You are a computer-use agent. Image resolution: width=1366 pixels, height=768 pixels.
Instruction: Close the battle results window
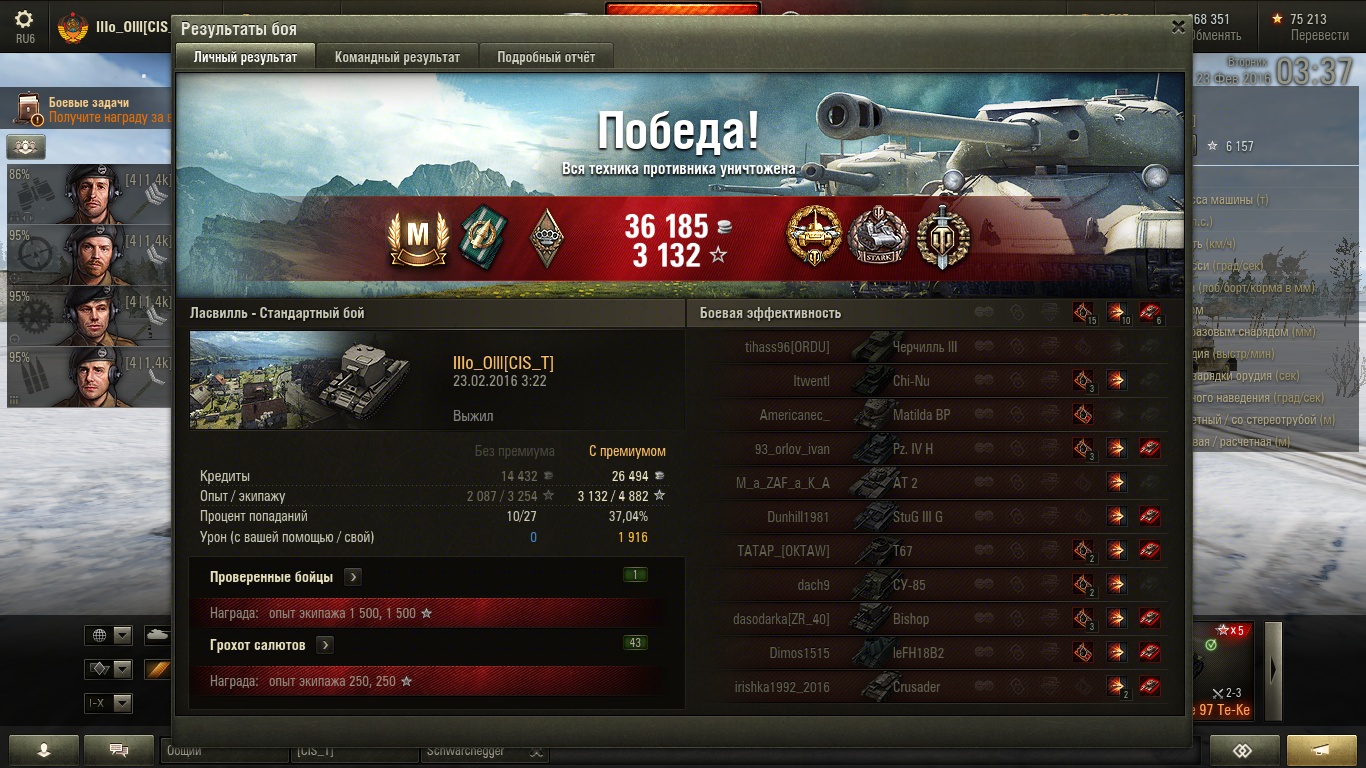click(x=1178, y=28)
